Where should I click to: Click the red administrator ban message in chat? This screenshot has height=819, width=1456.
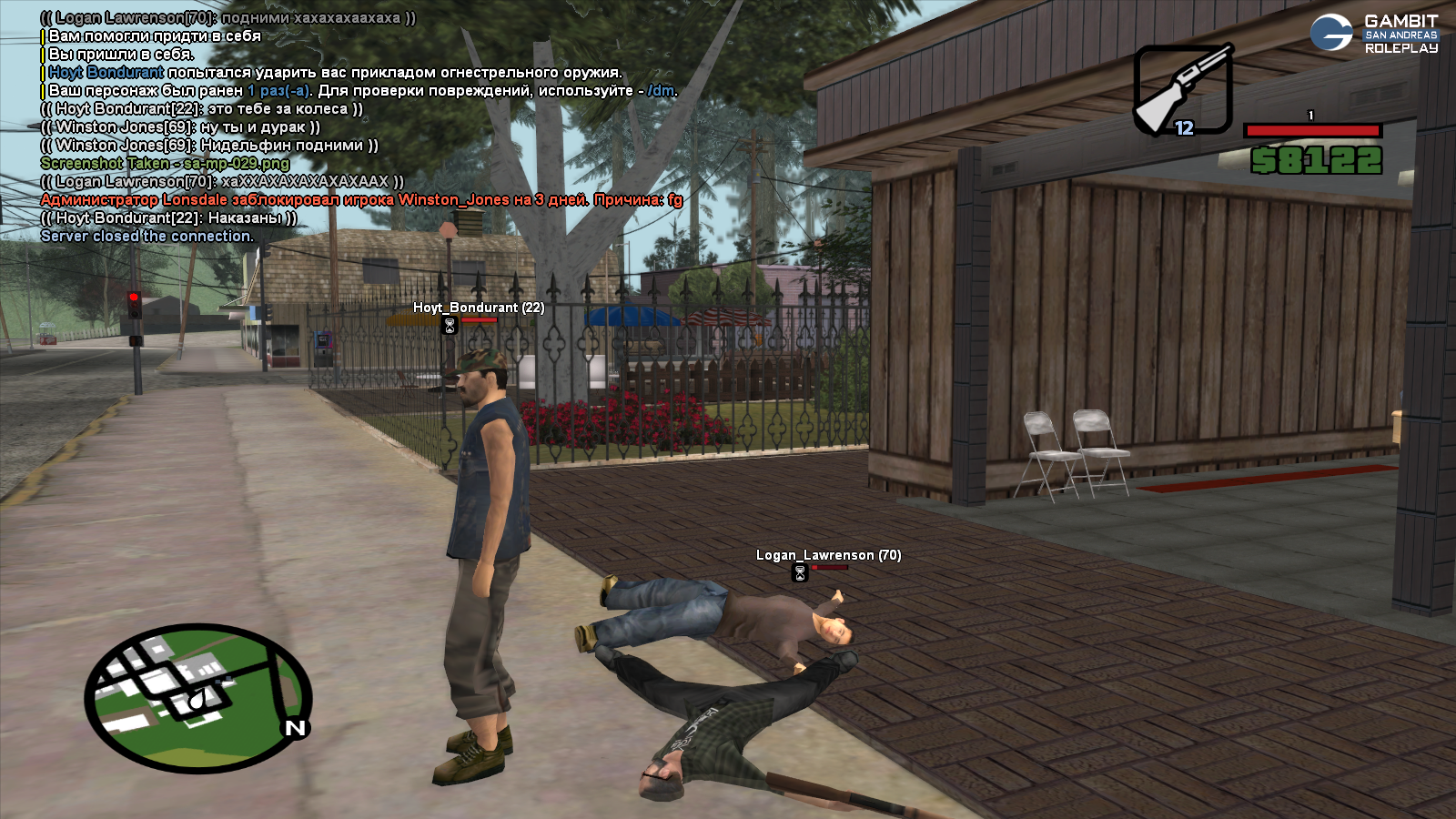coord(361,200)
